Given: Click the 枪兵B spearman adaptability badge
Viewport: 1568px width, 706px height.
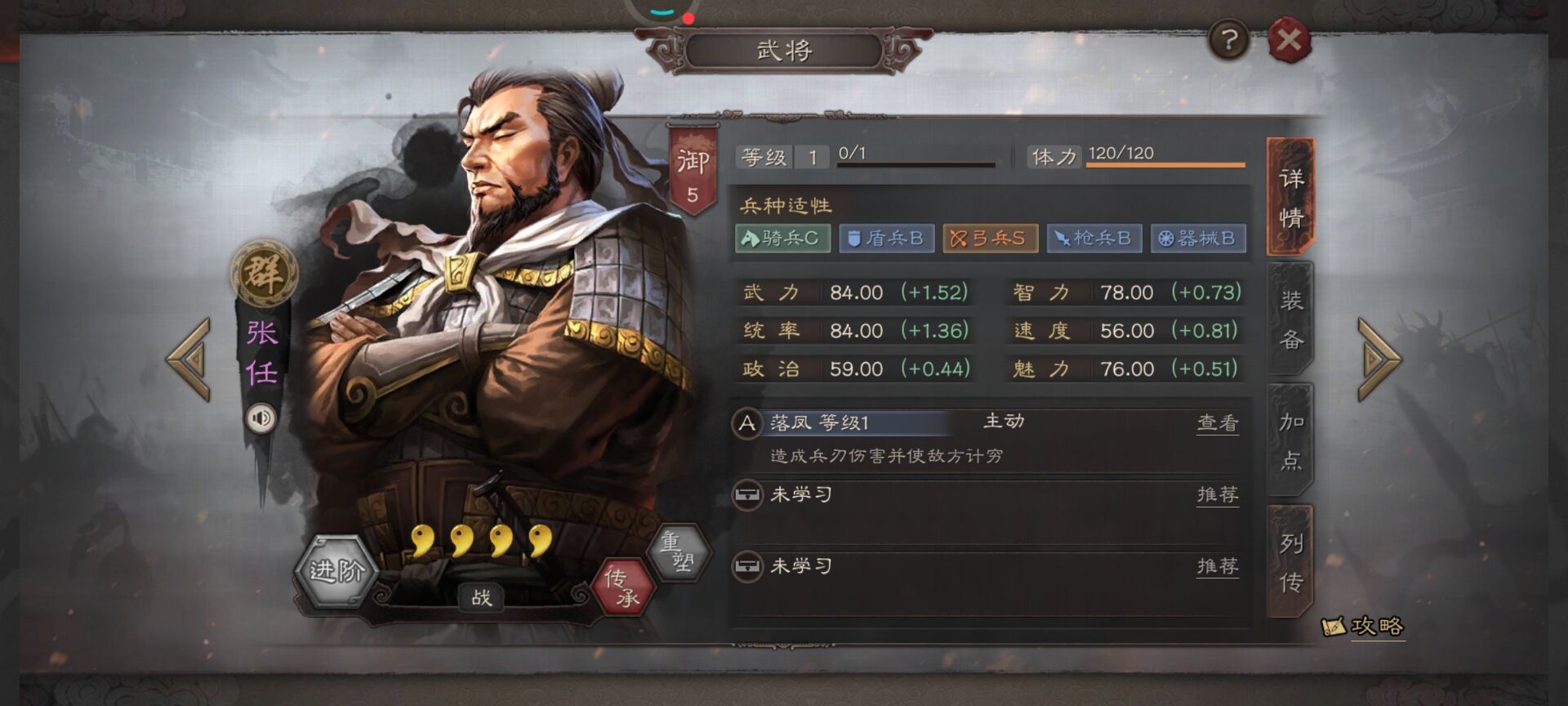Looking at the screenshot, I should (1094, 239).
